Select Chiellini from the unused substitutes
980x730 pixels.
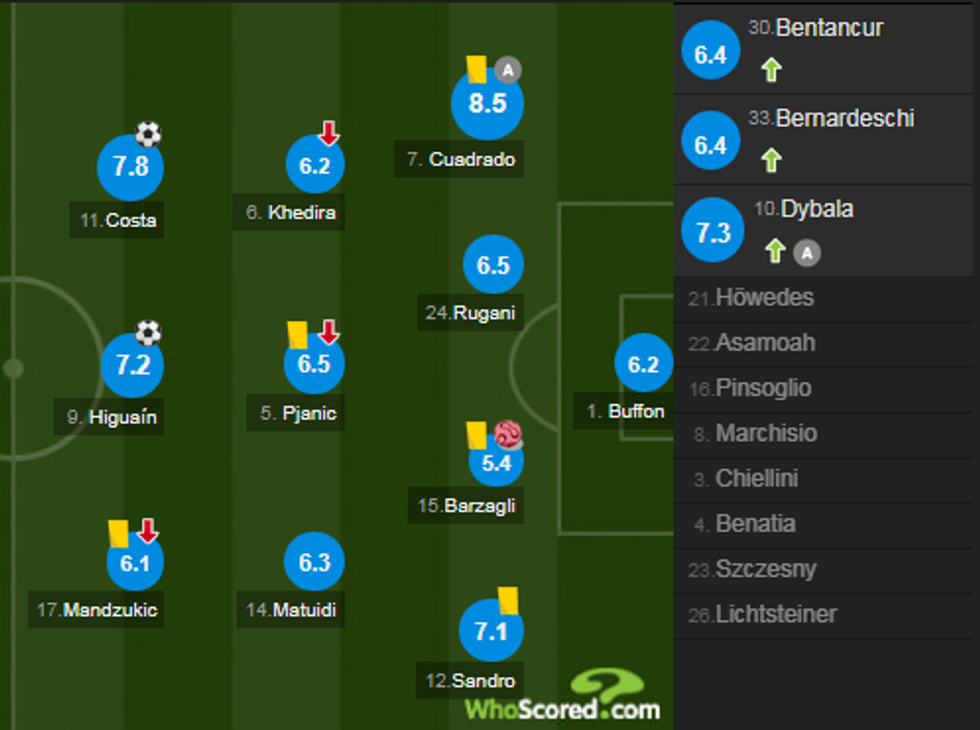756,479
